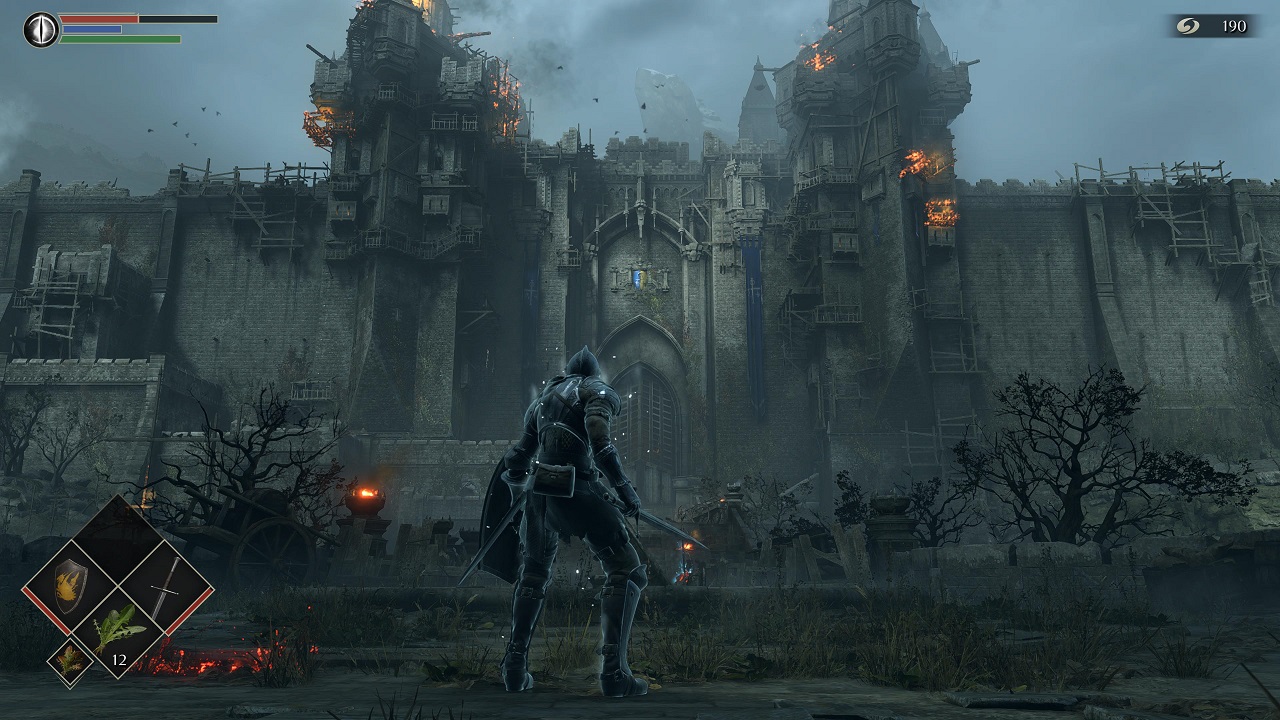The image size is (1280, 720).
Task: Choose the small next-item herb slot
Action: pos(71,662)
